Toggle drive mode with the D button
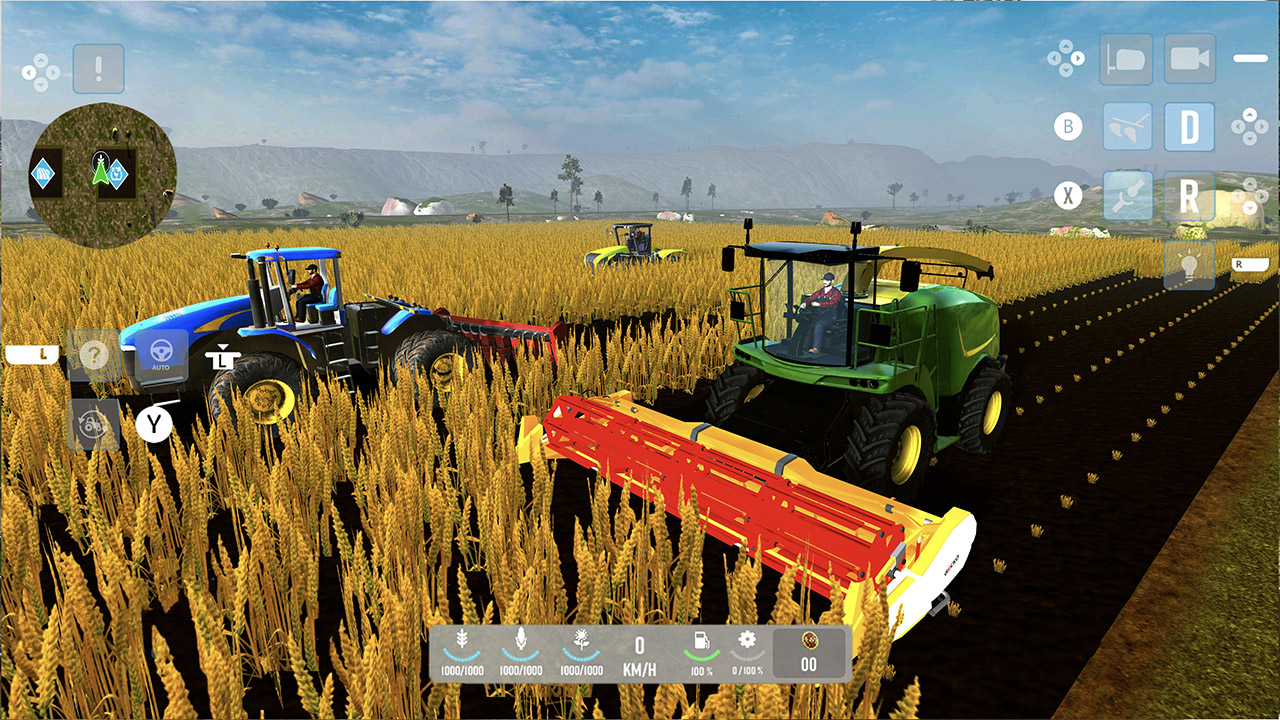 click(1188, 126)
